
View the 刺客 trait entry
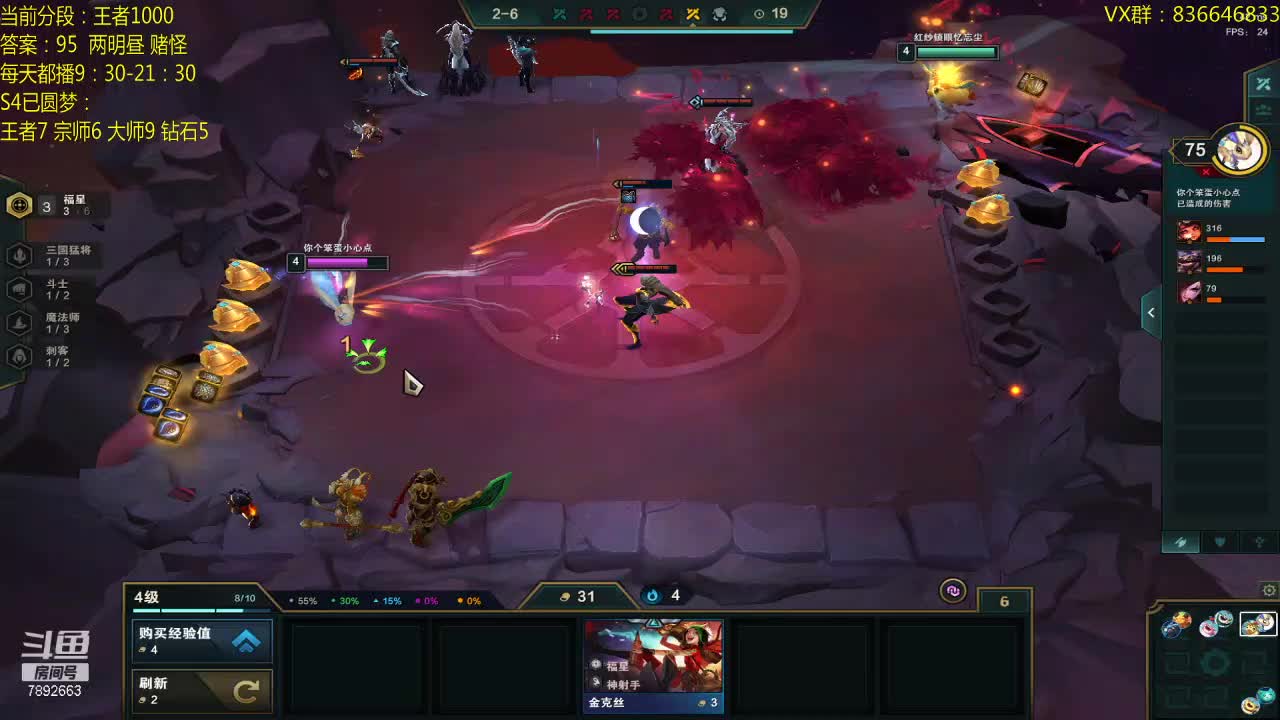click(x=19, y=356)
